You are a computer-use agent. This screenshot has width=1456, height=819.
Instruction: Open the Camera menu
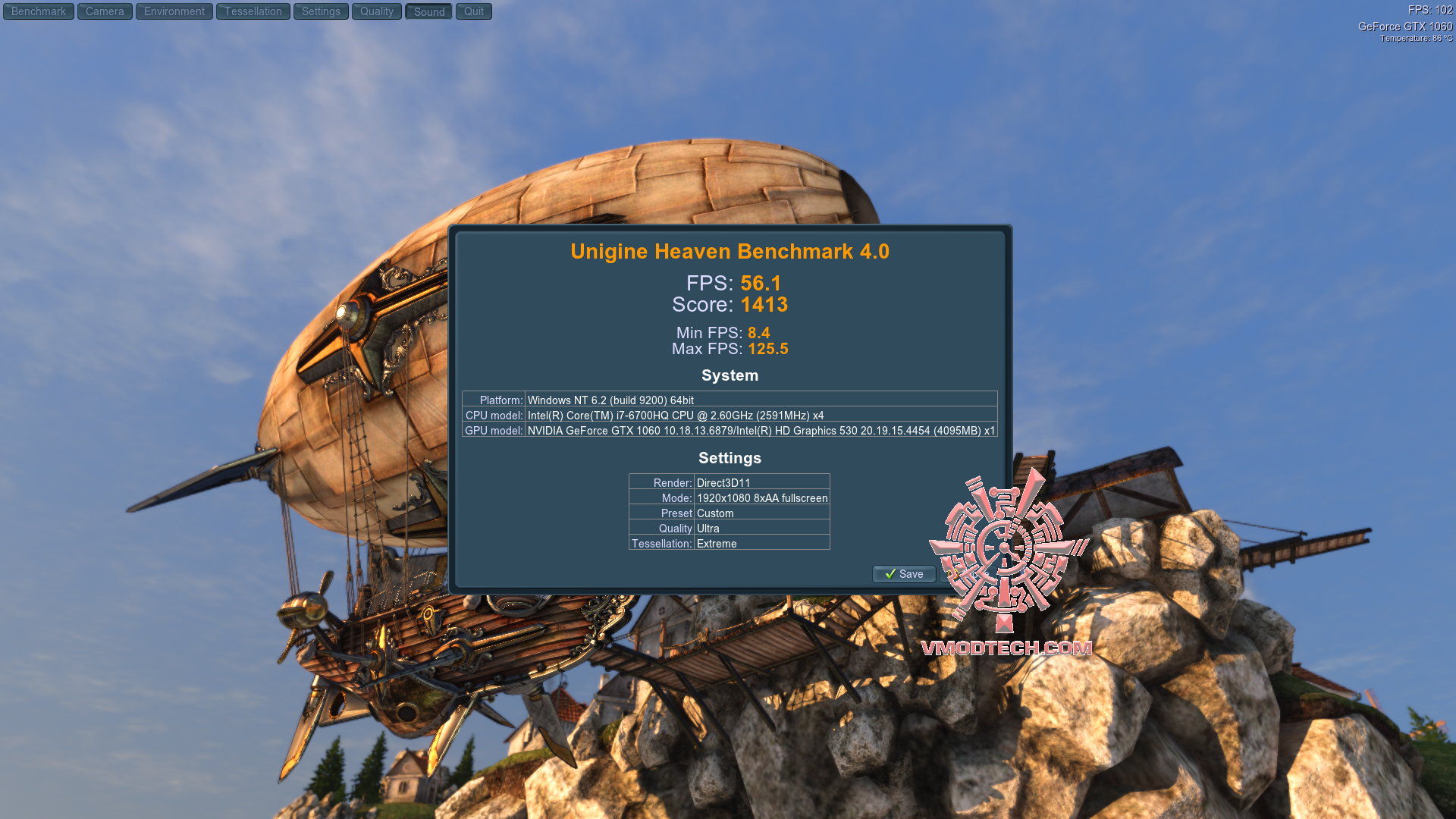pyautogui.click(x=104, y=11)
